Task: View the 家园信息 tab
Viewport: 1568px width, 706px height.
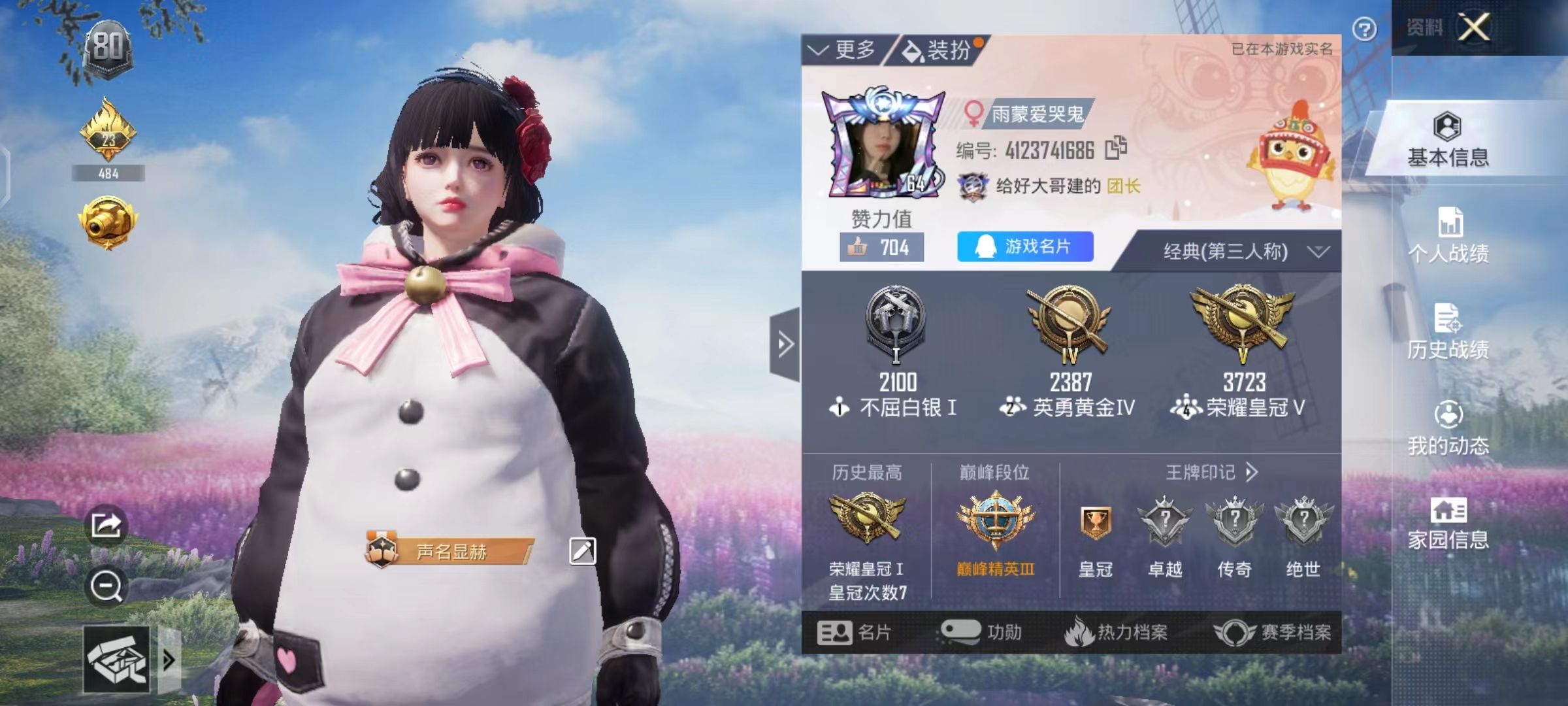Action: [1448, 523]
